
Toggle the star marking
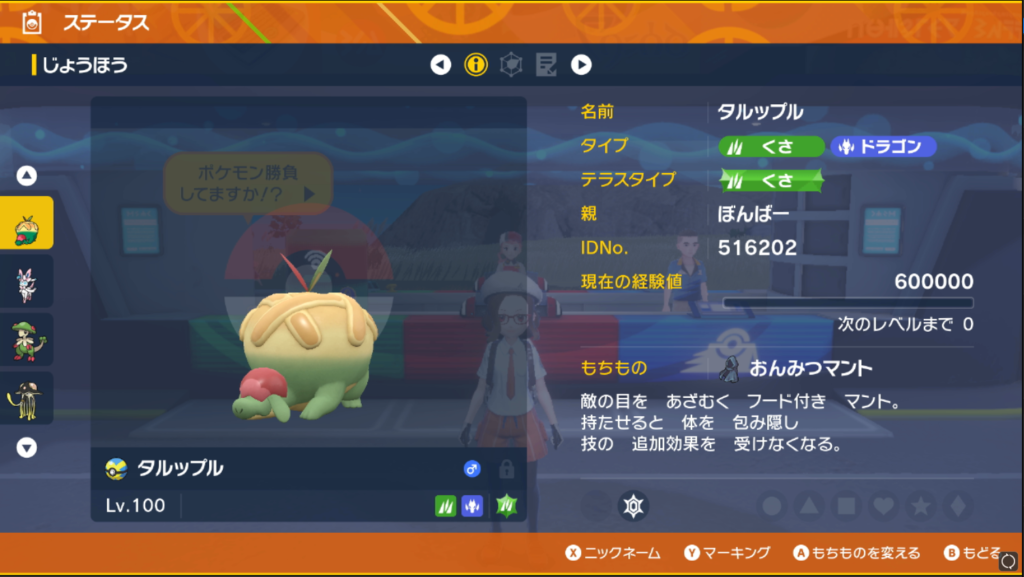point(919,506)
